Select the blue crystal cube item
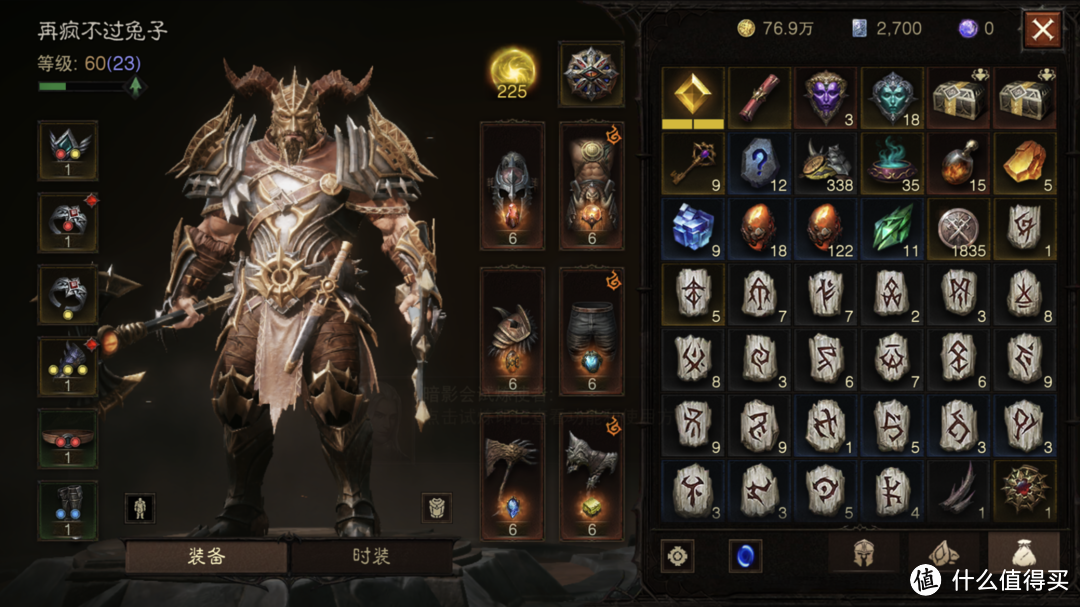The image size is (1080, 607). [x=693, y=228]
